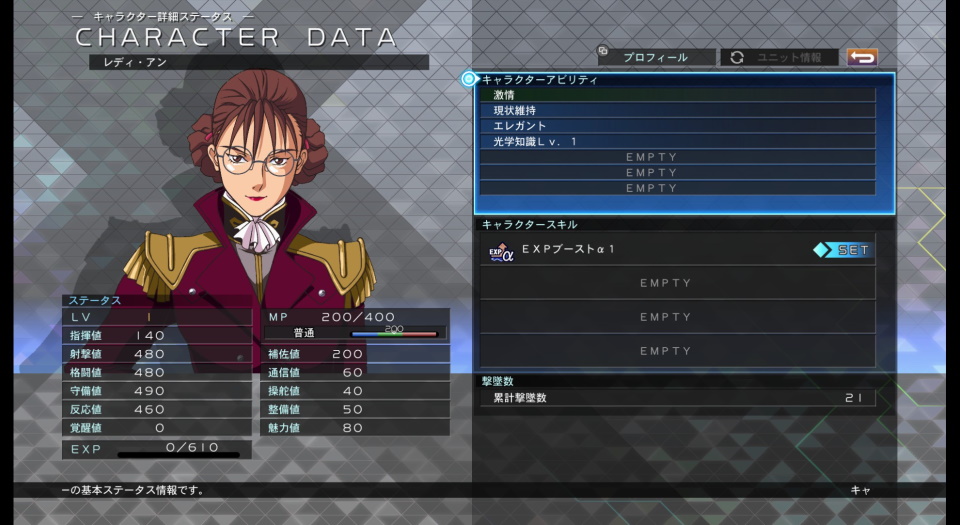Open the プロフィール profile view

pos(656,57)
